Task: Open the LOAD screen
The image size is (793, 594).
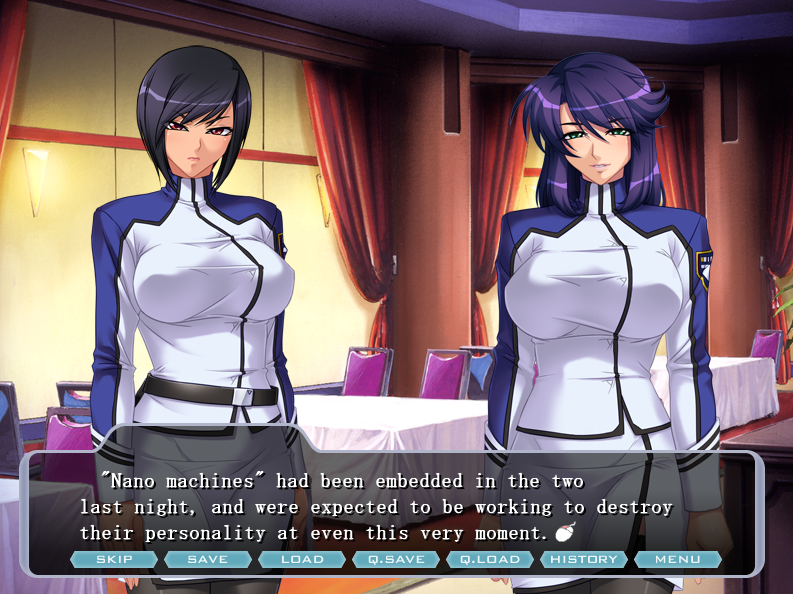Action: [x=302, y=560]
